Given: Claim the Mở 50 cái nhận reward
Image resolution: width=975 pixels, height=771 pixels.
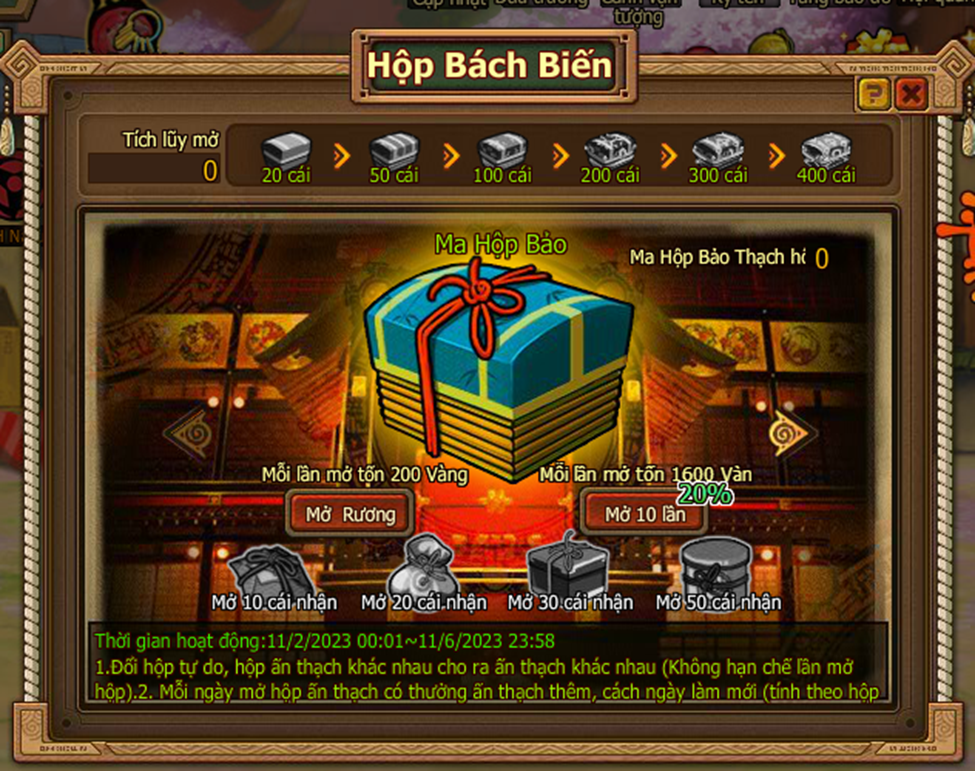Looking at the screenshot, I should (717, 567).
